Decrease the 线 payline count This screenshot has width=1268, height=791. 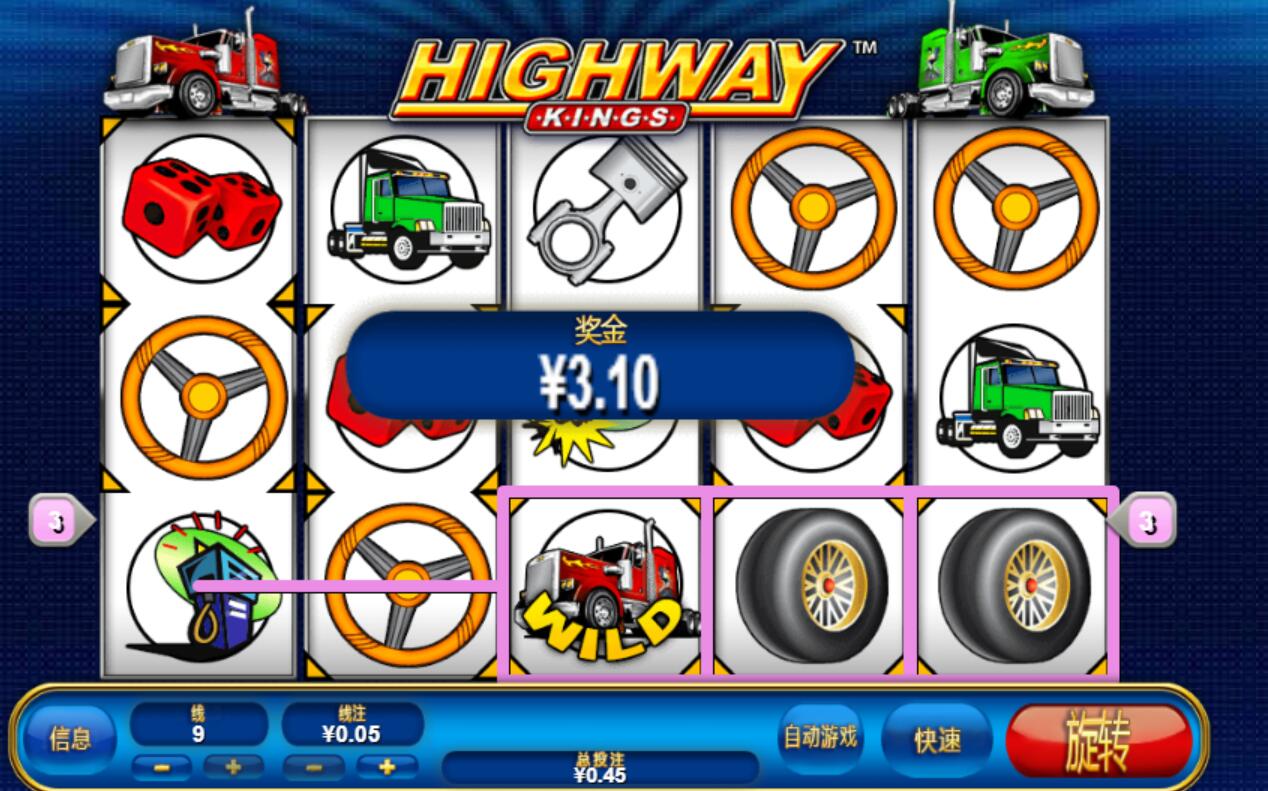(x=161, y=768)
